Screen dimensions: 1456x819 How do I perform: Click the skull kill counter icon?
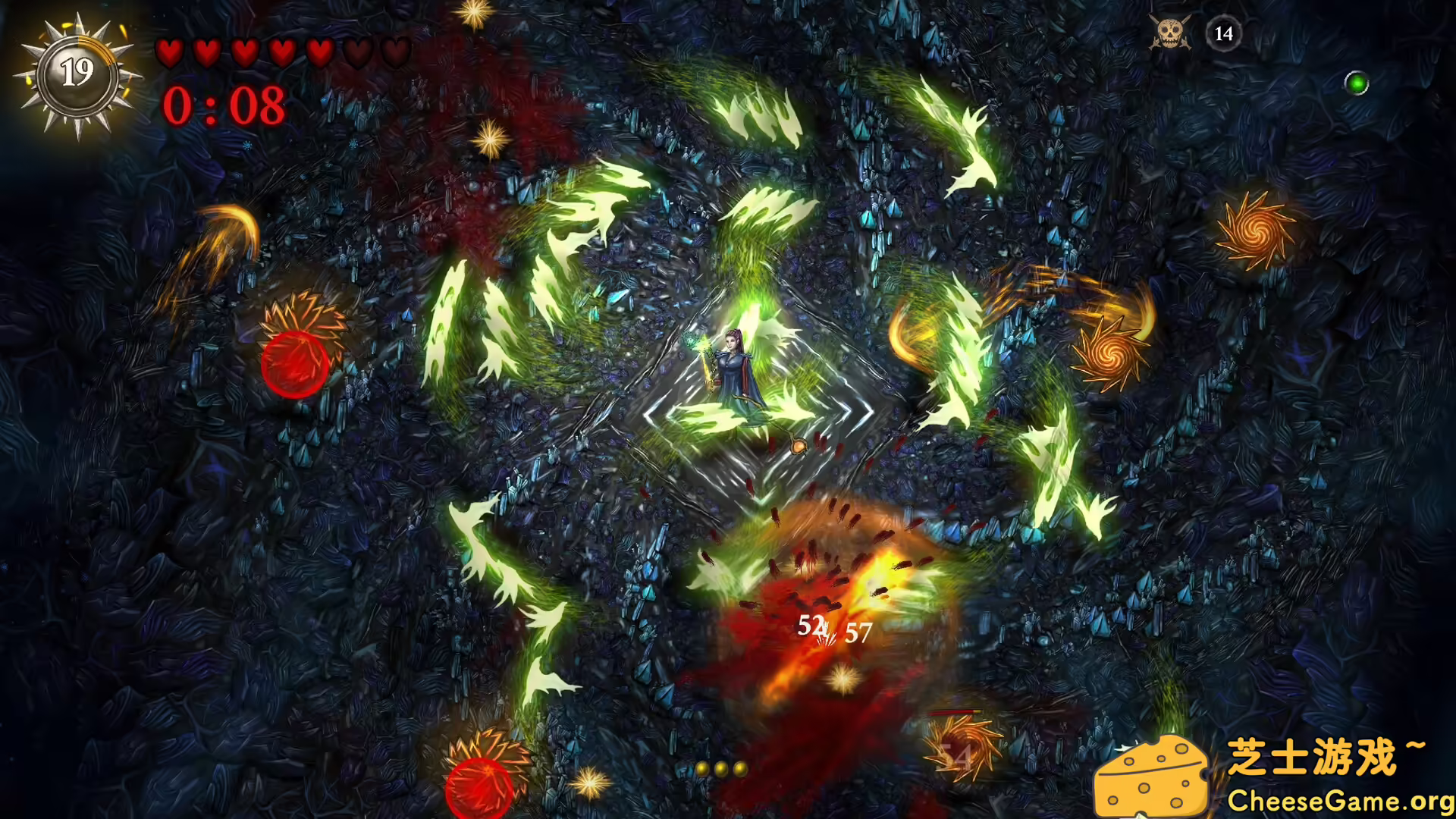click(1172, 33)
